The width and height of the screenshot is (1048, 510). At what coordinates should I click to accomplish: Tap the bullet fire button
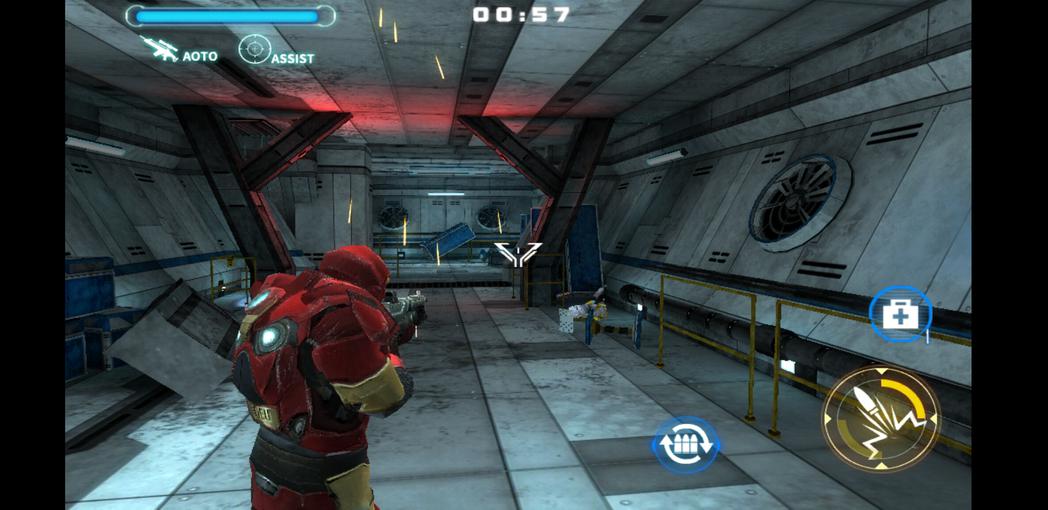[x=880, y=418]
